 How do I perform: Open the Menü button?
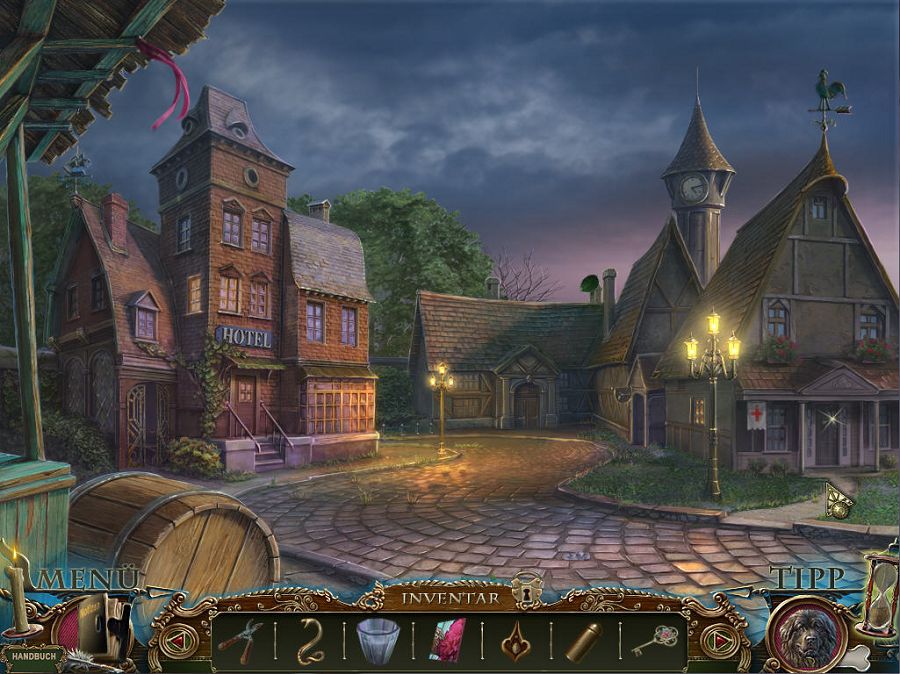coord(88,579)
